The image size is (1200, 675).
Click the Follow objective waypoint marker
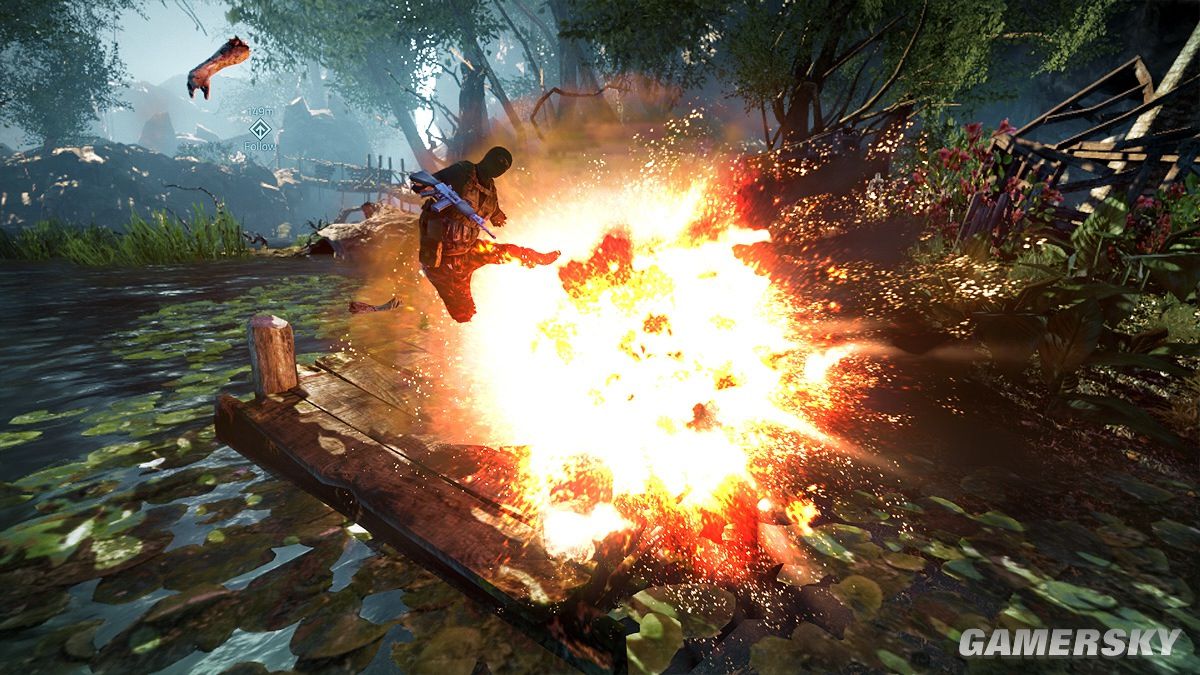260,128
